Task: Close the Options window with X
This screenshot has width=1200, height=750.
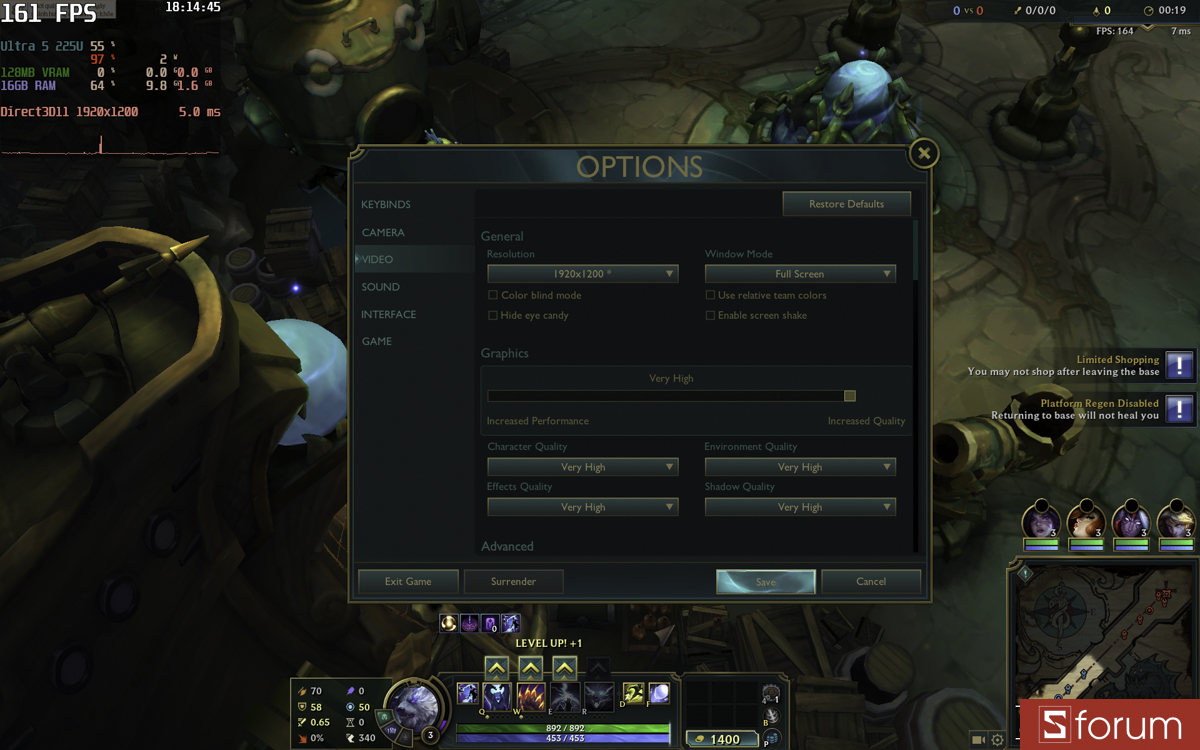Action: point(924,154)
